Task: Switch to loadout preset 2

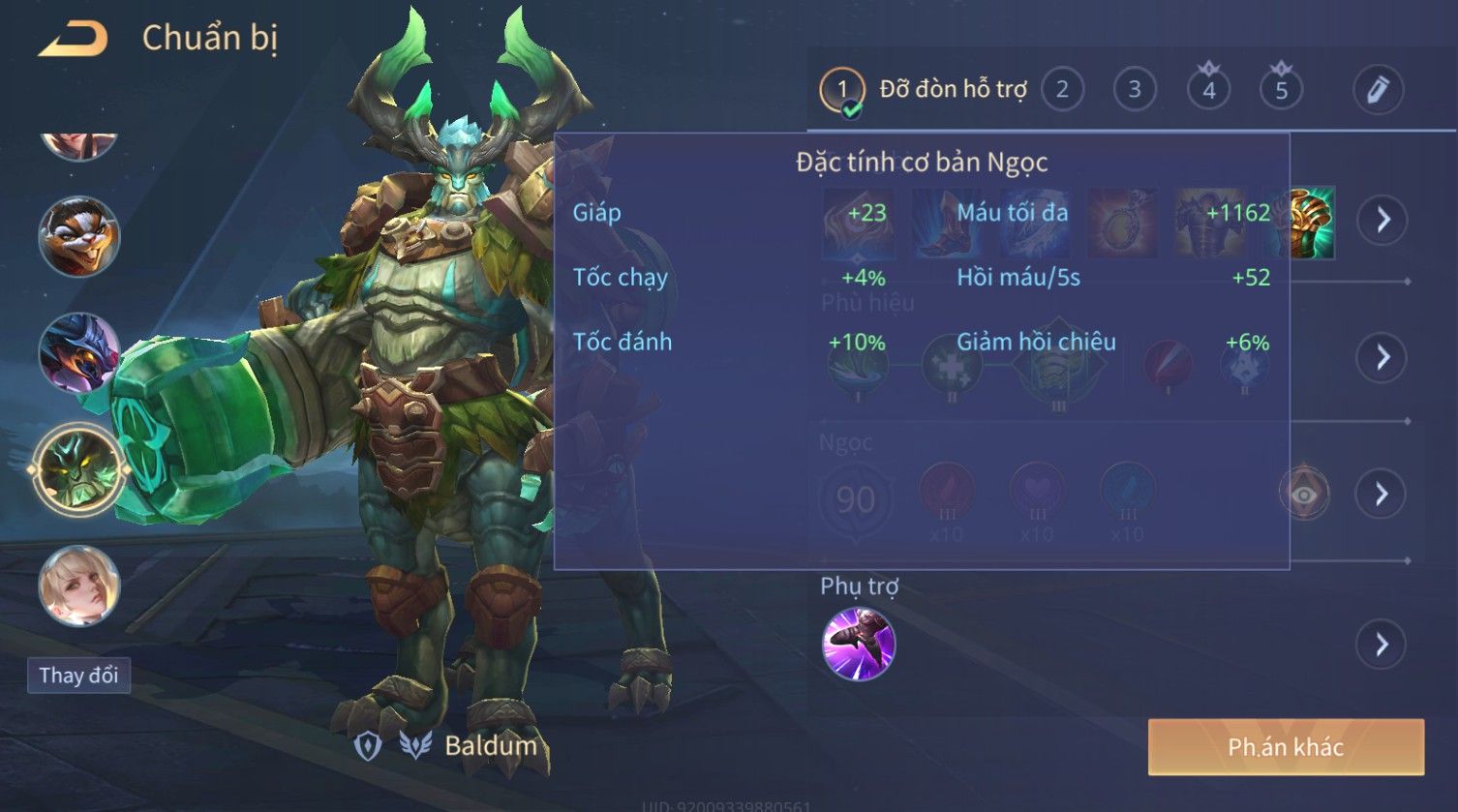Action: (x=1062, y=90)
